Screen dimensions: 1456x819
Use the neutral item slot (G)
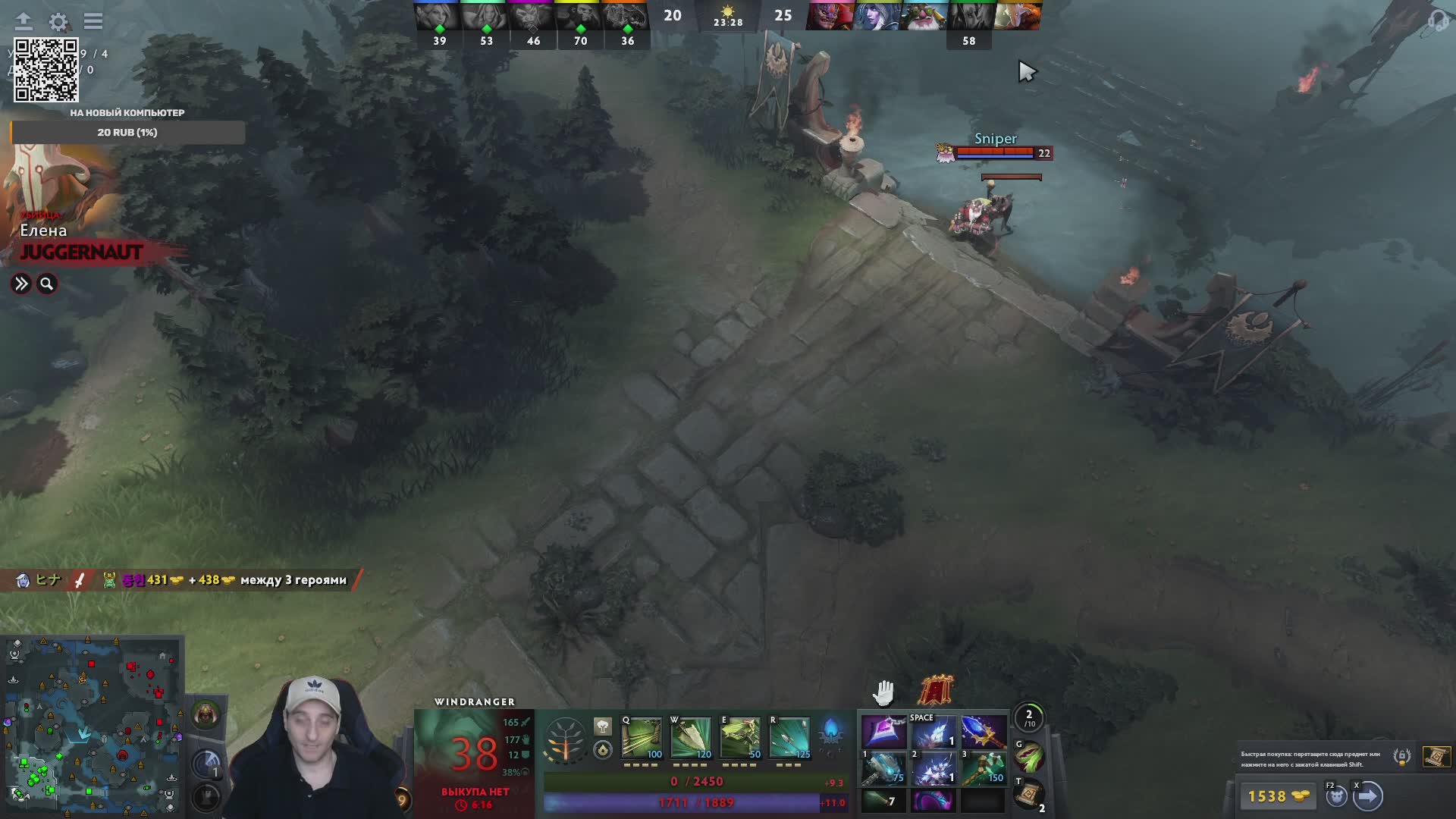1029,757
